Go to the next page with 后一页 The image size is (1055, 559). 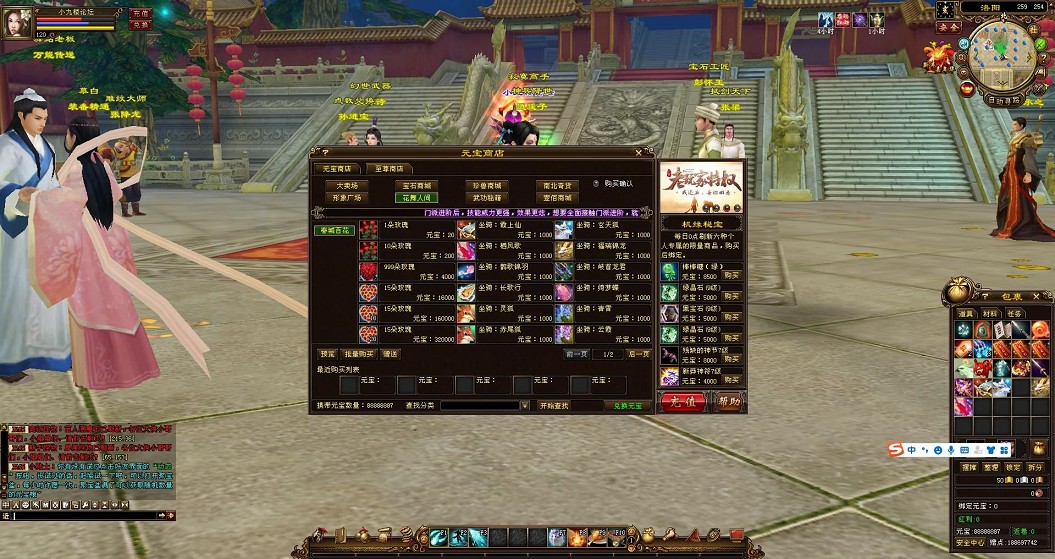pyautogui.click(x=638, y=354)
